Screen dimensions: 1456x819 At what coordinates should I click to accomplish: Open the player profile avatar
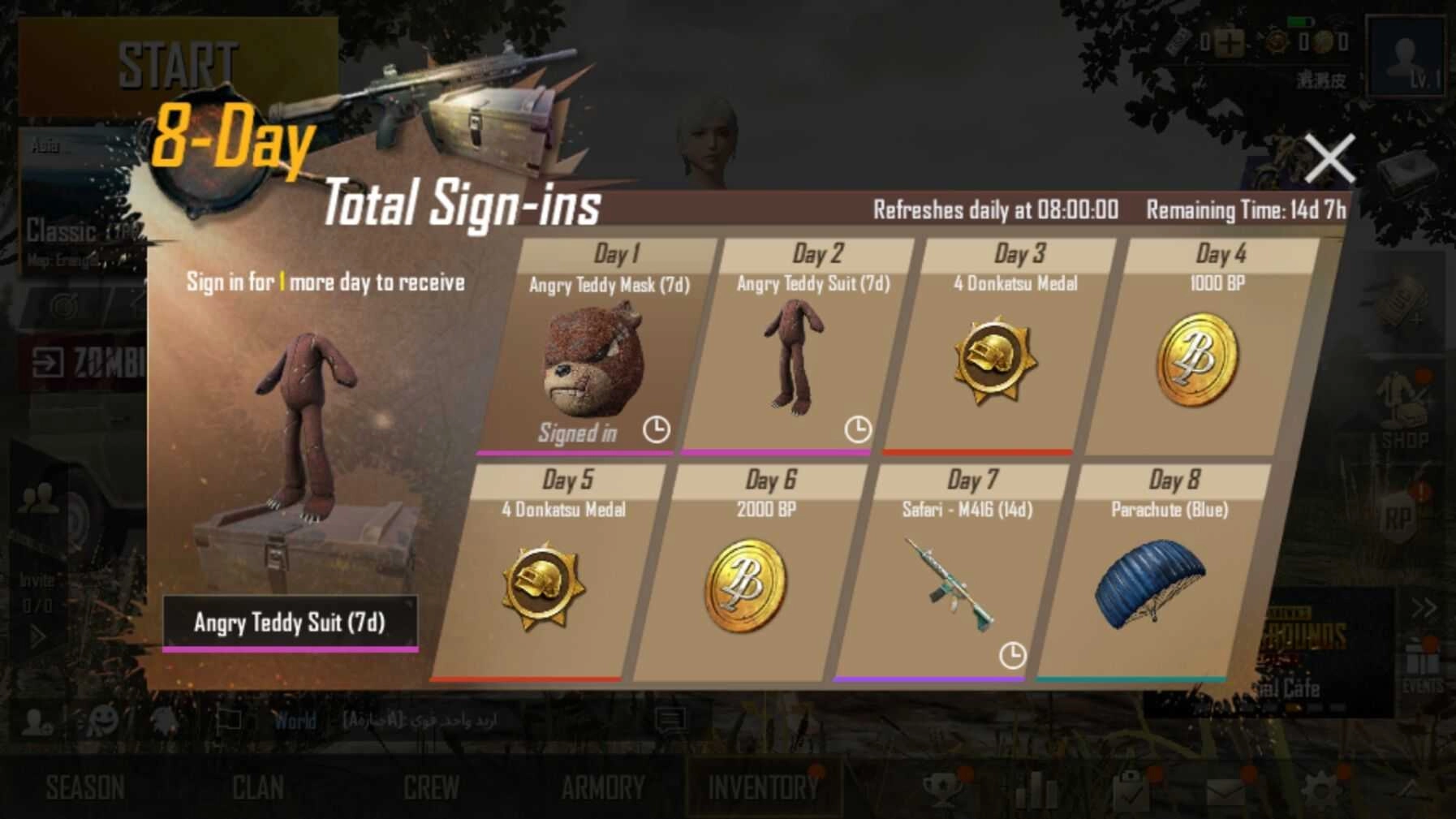pyautogui.click(x=1406, y=58)
